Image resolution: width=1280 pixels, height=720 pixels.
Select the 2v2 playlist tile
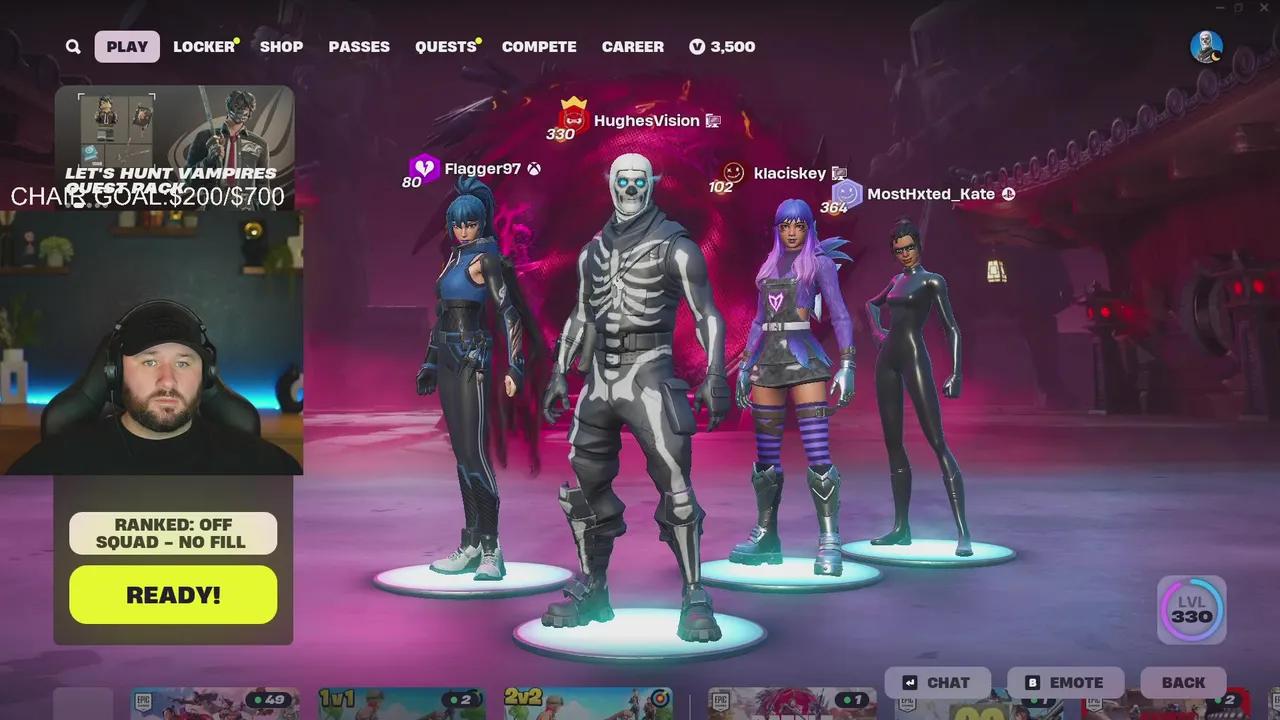(x=589, y=705)
